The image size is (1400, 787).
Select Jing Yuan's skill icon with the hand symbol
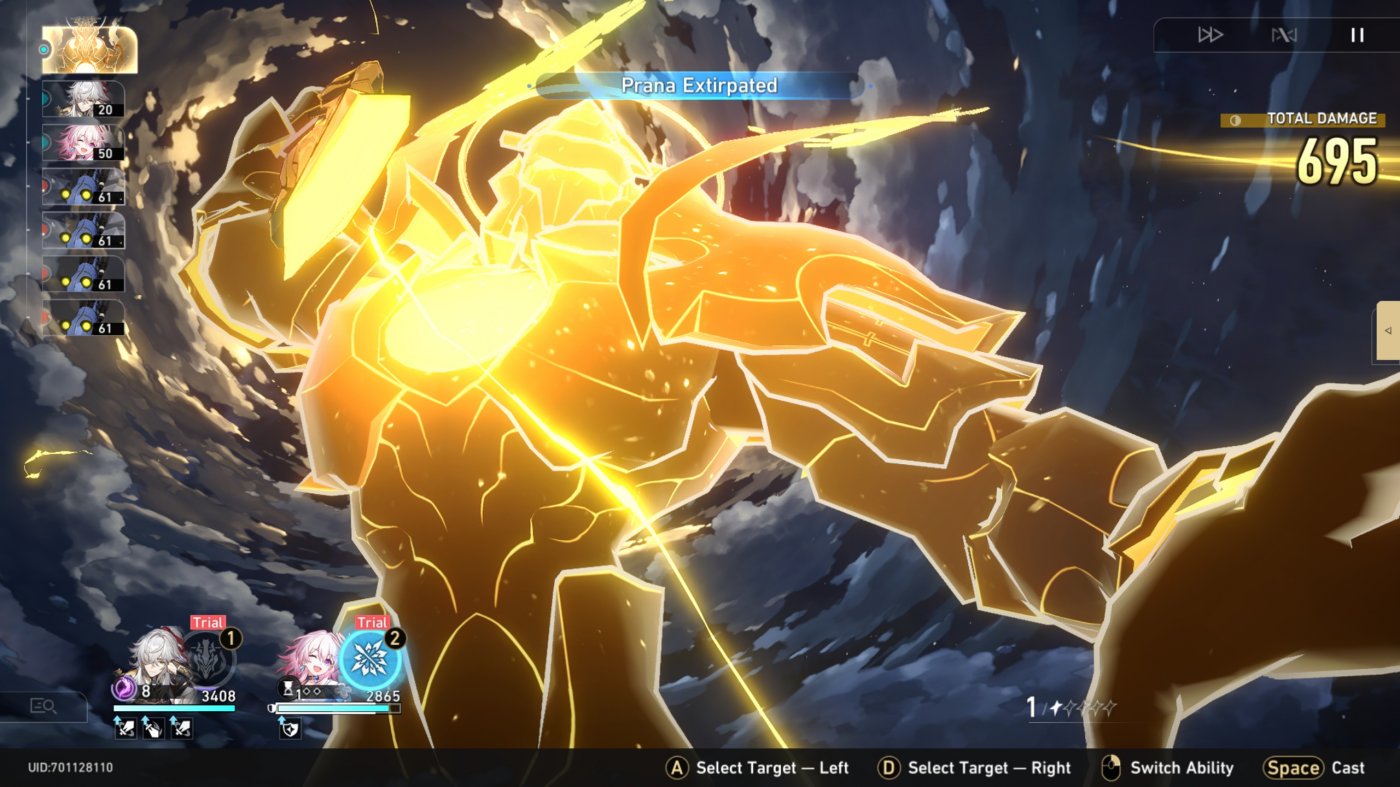(x=152, y=727)
